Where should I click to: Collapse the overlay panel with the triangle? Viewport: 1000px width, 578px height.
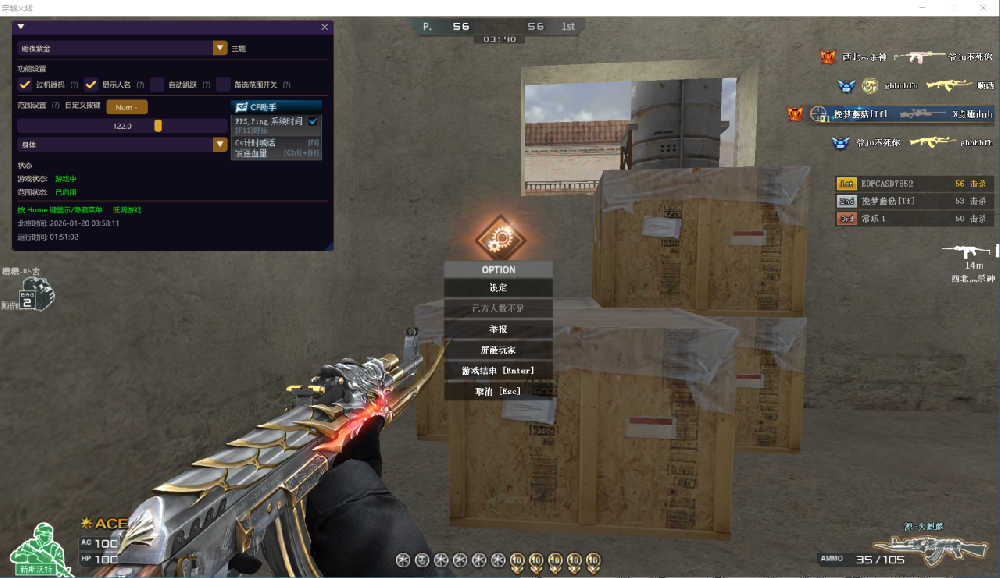21,27
